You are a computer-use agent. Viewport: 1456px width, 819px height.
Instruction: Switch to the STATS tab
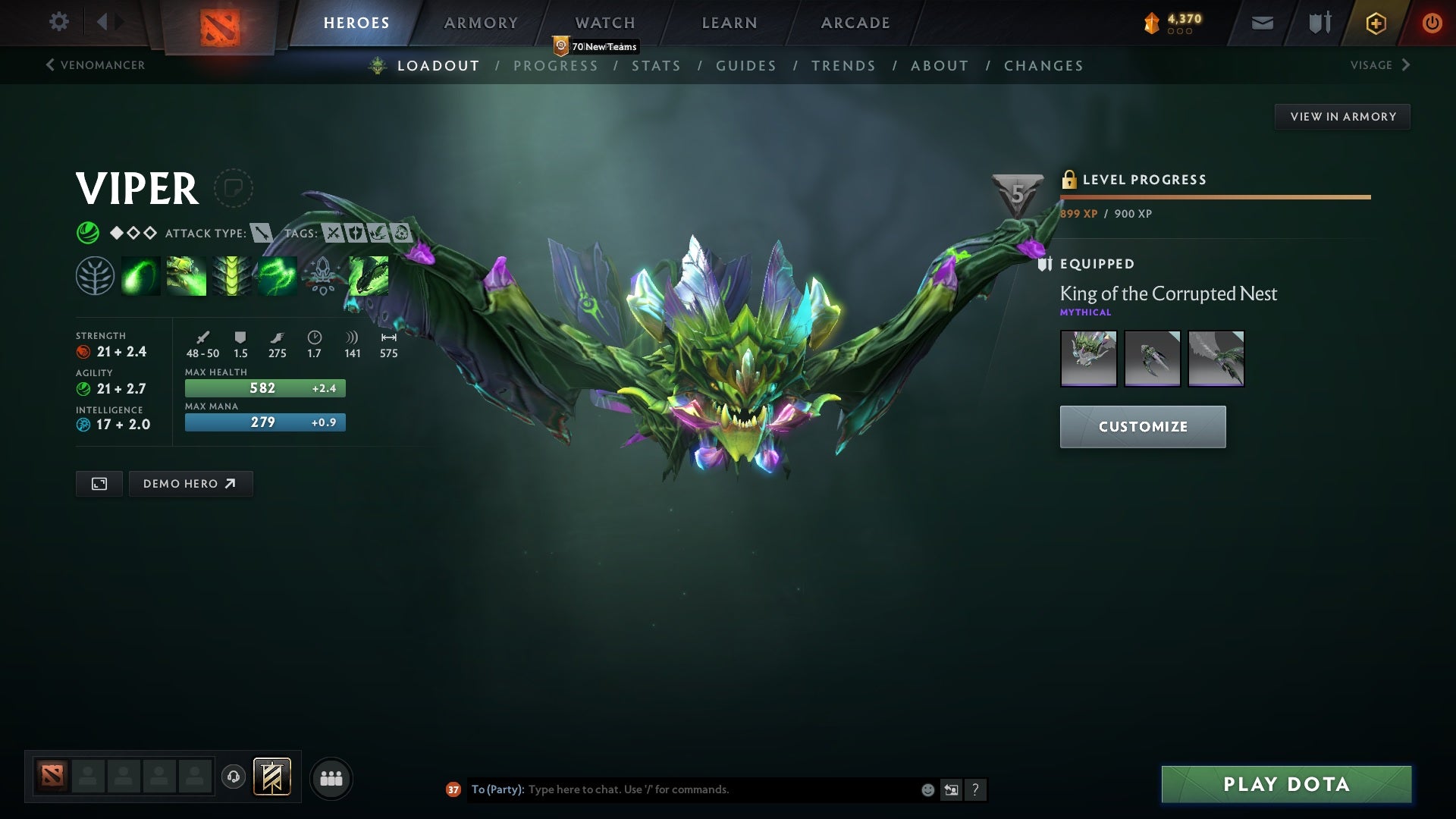pos(657,66)
